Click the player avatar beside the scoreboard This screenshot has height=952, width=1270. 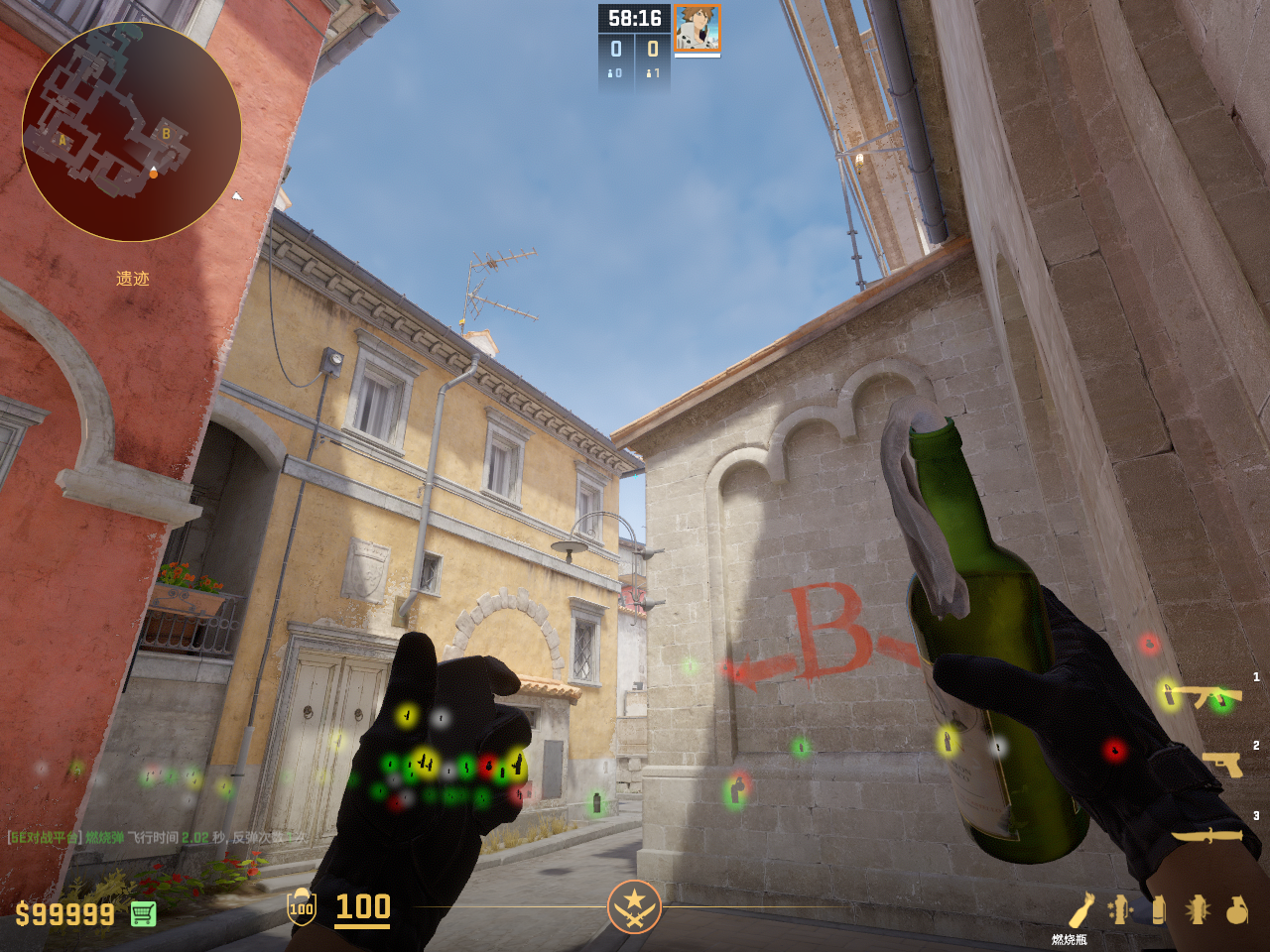[698, 28]
